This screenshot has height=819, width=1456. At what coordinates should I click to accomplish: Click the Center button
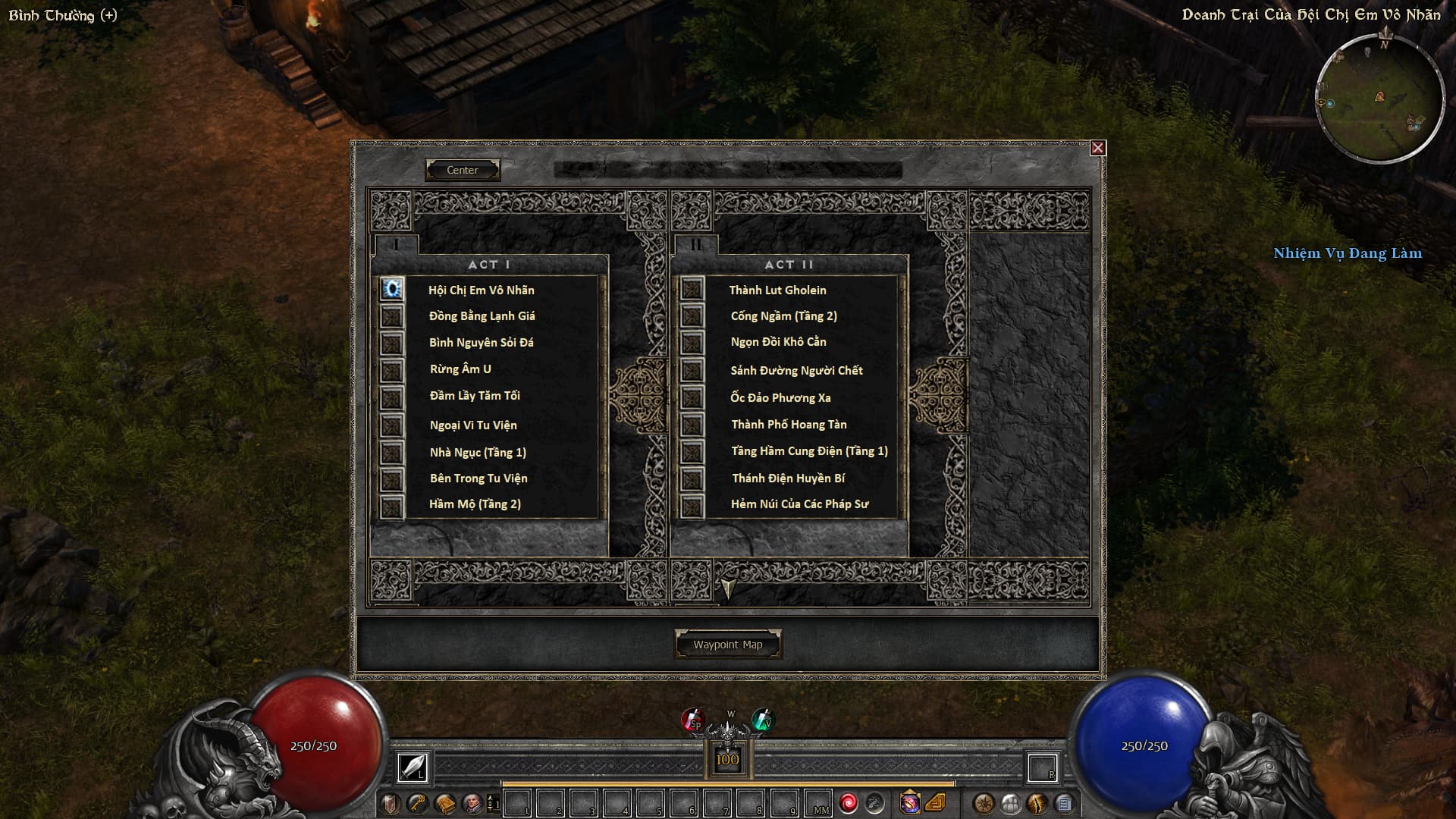(x=462, y=170)
